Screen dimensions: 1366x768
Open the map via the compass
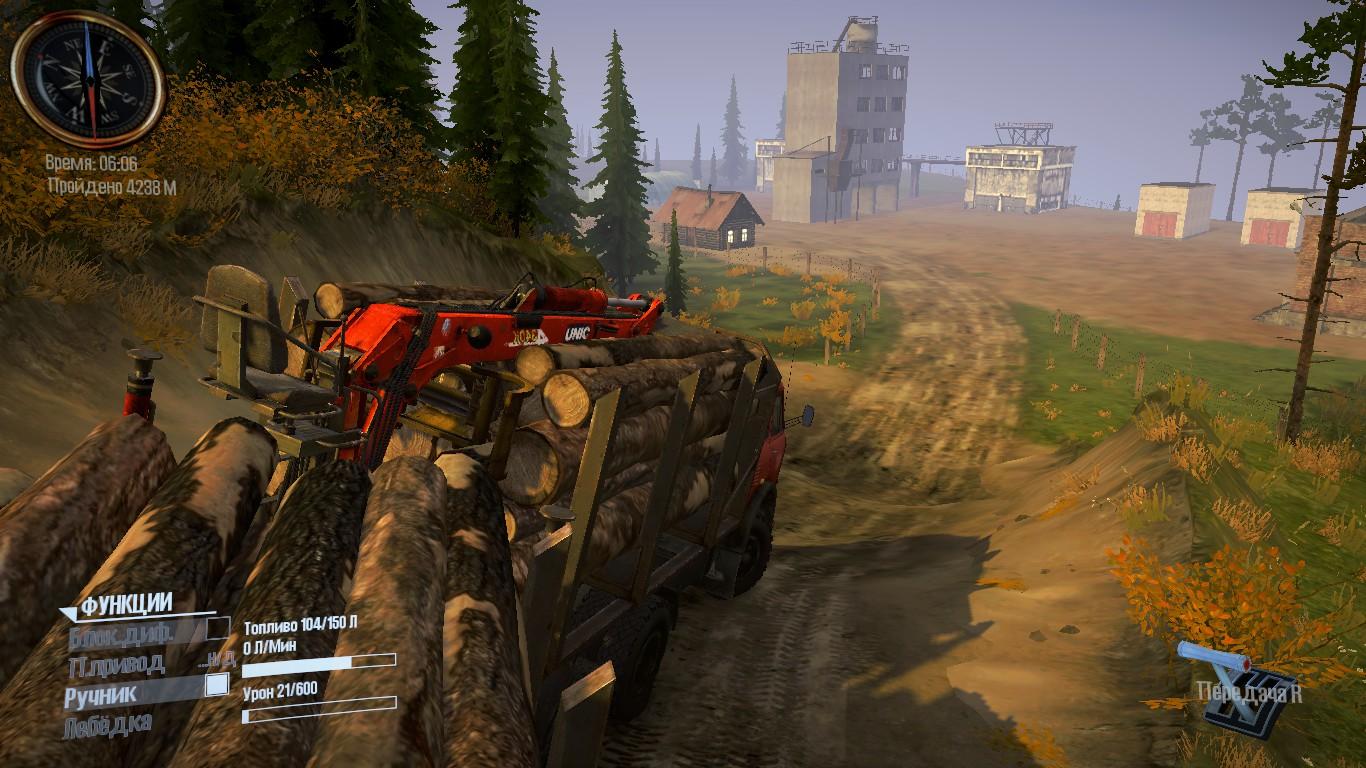pos(88,80)
